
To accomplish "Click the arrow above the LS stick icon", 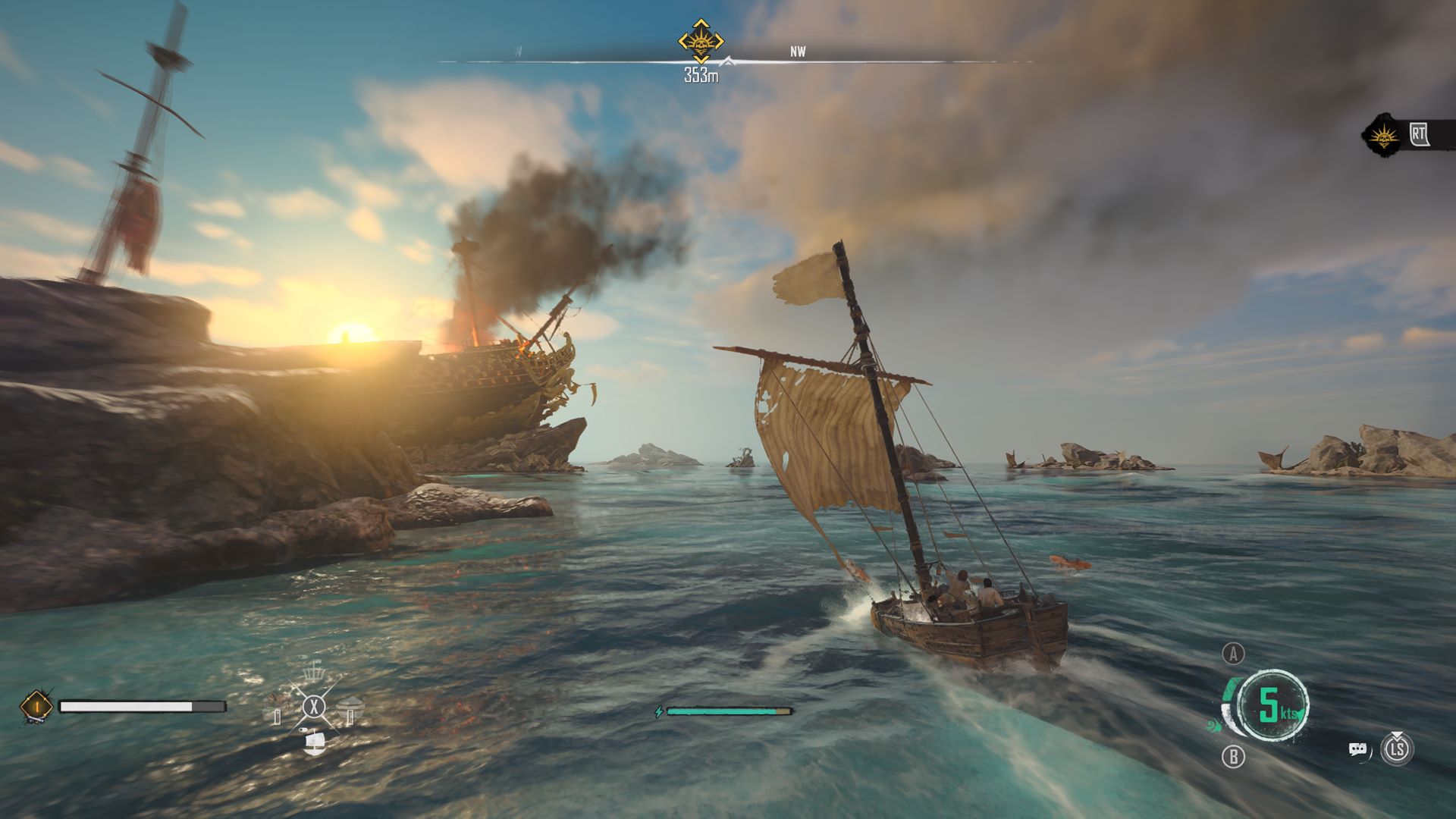I will click(x=1398, y=734).
